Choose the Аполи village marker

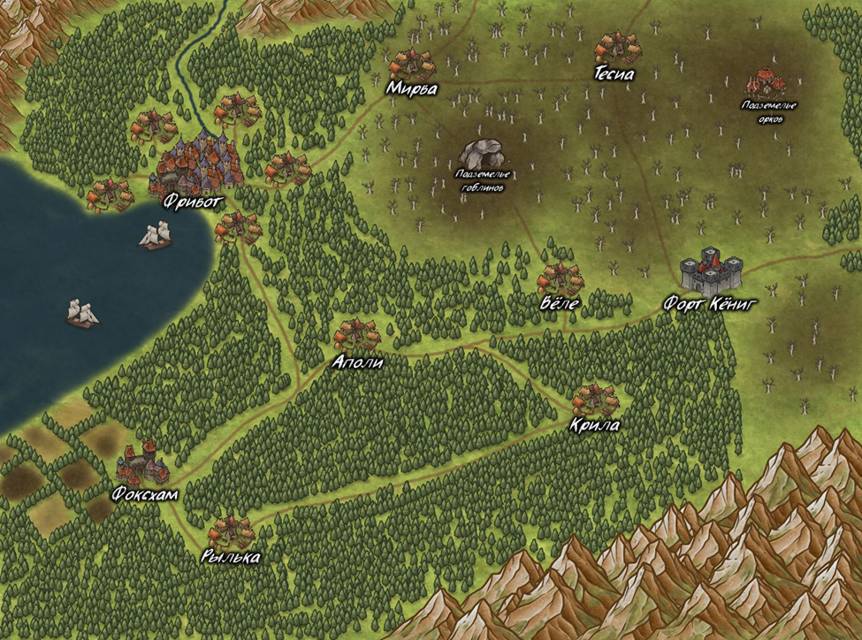[357, 337]
